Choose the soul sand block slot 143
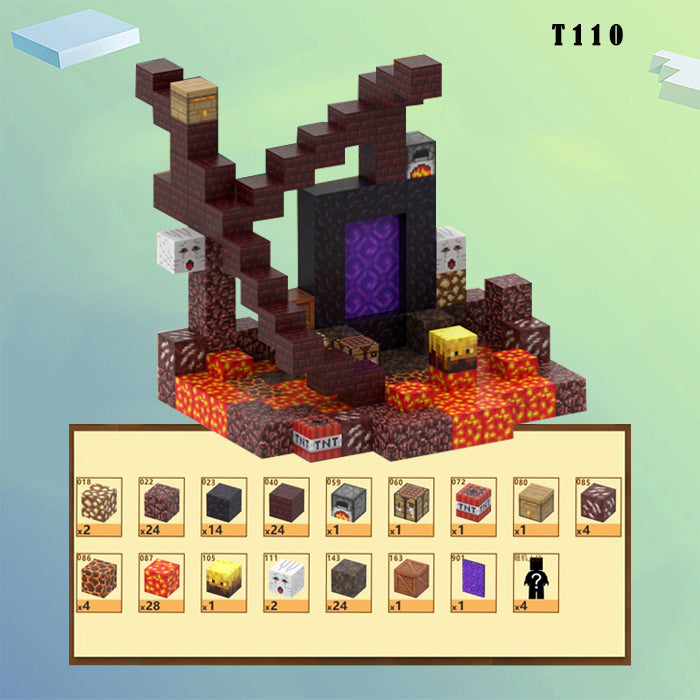The image size is (700, 700). [x=348, y=583]
